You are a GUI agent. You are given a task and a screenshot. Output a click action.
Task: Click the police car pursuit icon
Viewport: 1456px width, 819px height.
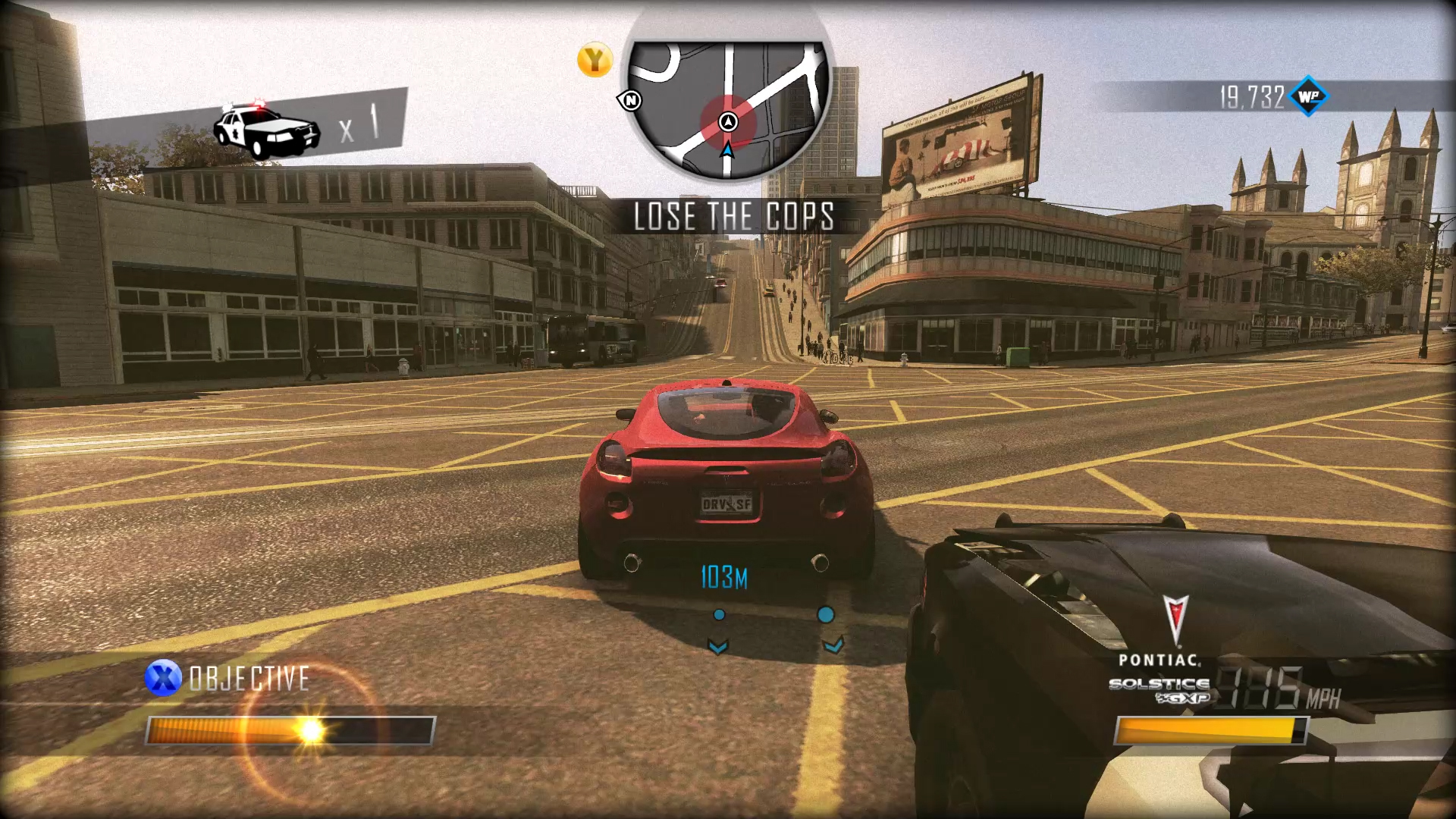click(x=266, y=130)
